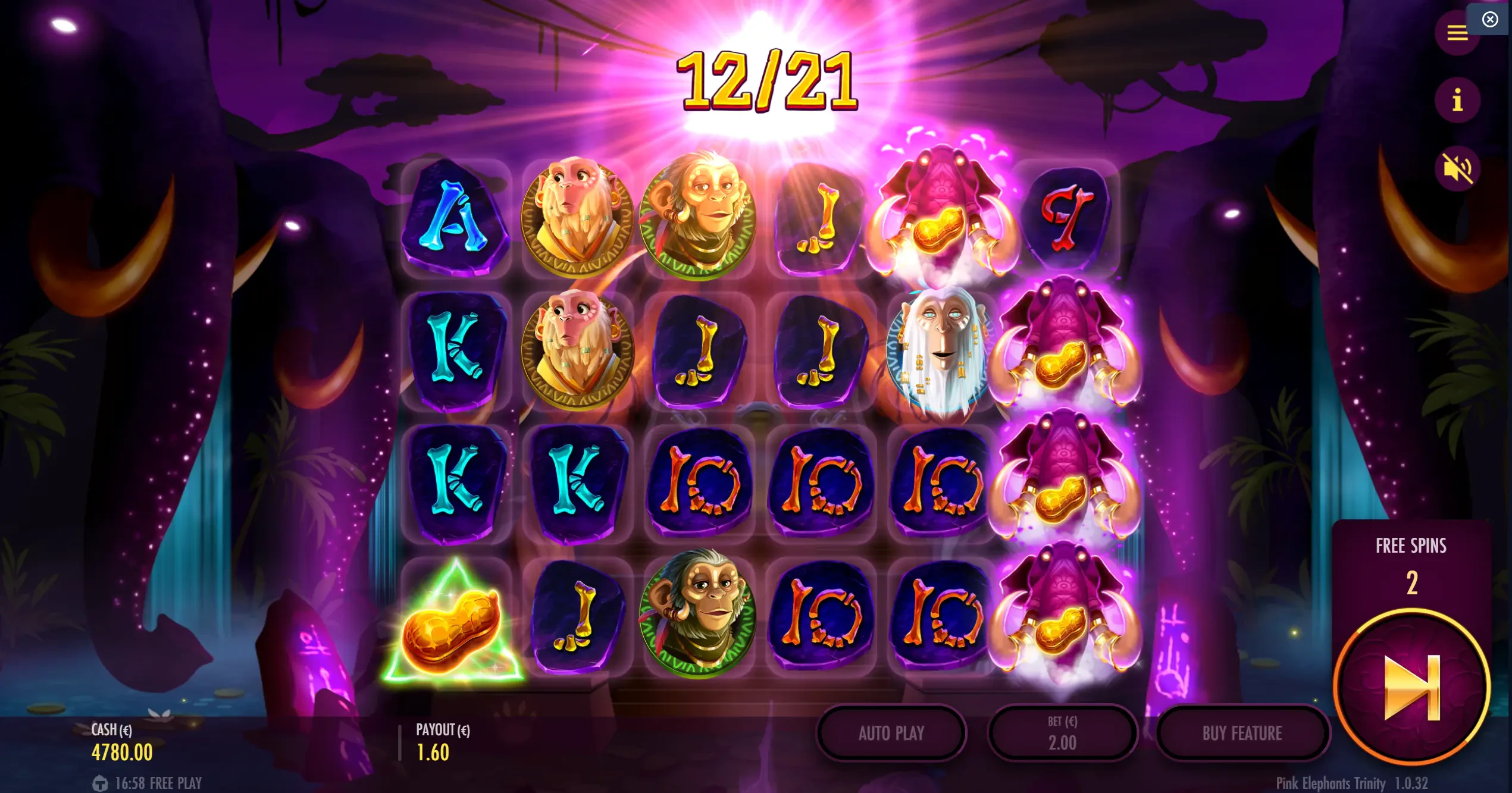Open the Auto Play options

891,733
